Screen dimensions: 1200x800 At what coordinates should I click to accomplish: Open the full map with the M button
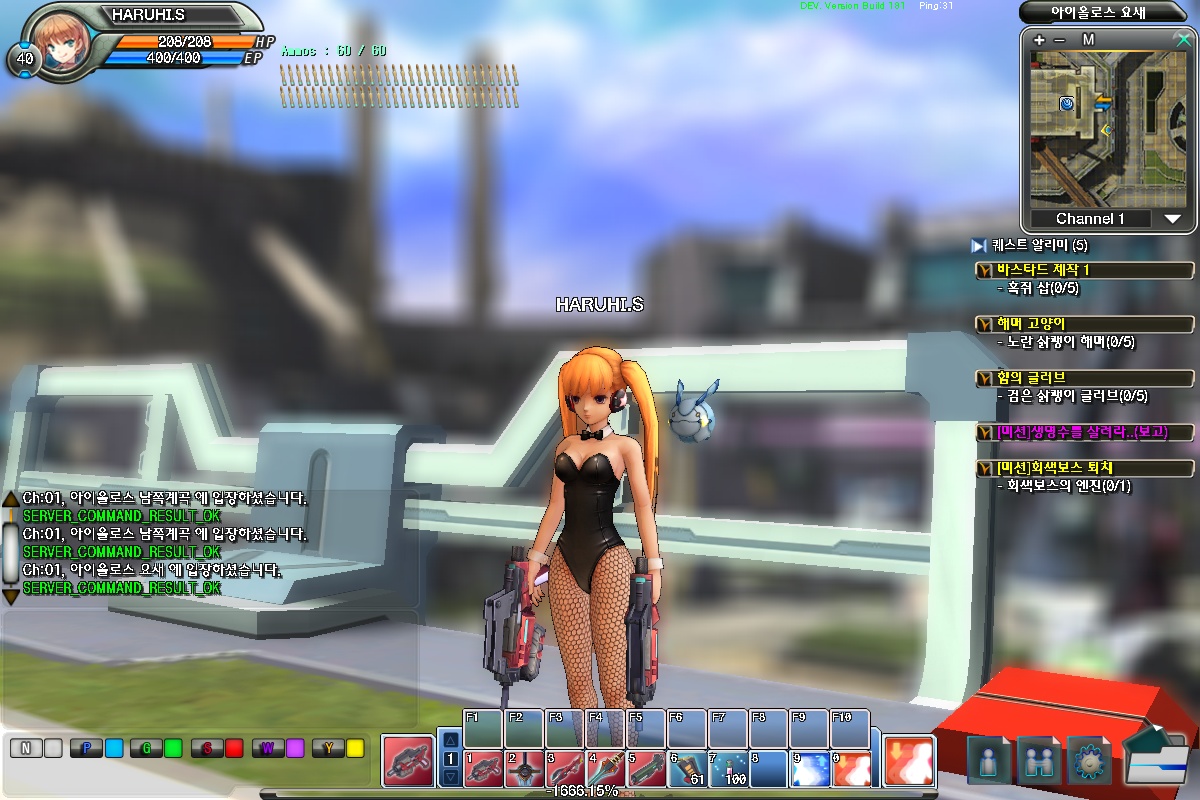click(1088, 40)
